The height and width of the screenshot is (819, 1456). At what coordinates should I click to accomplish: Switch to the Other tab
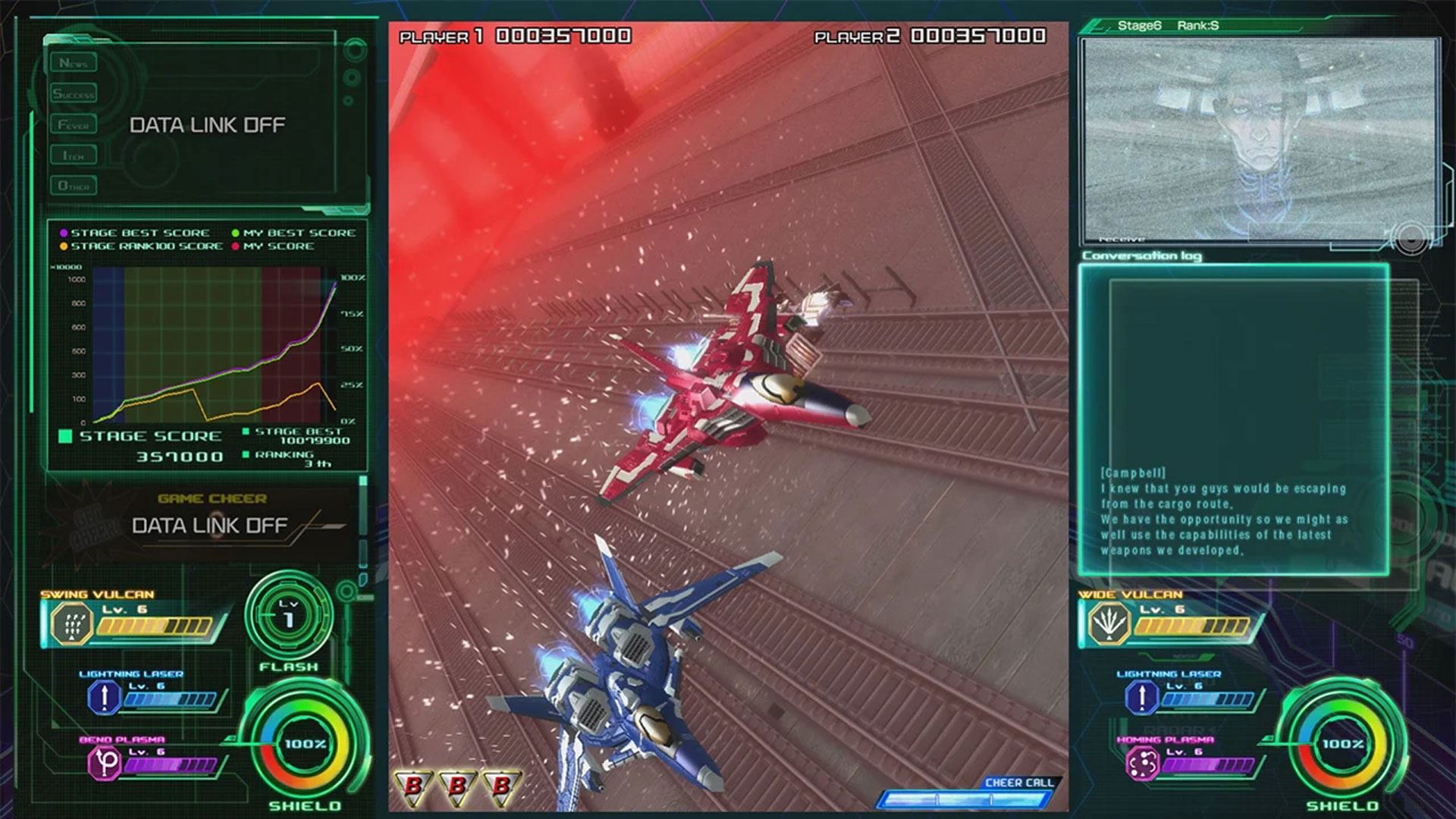(x=74, y=186)
